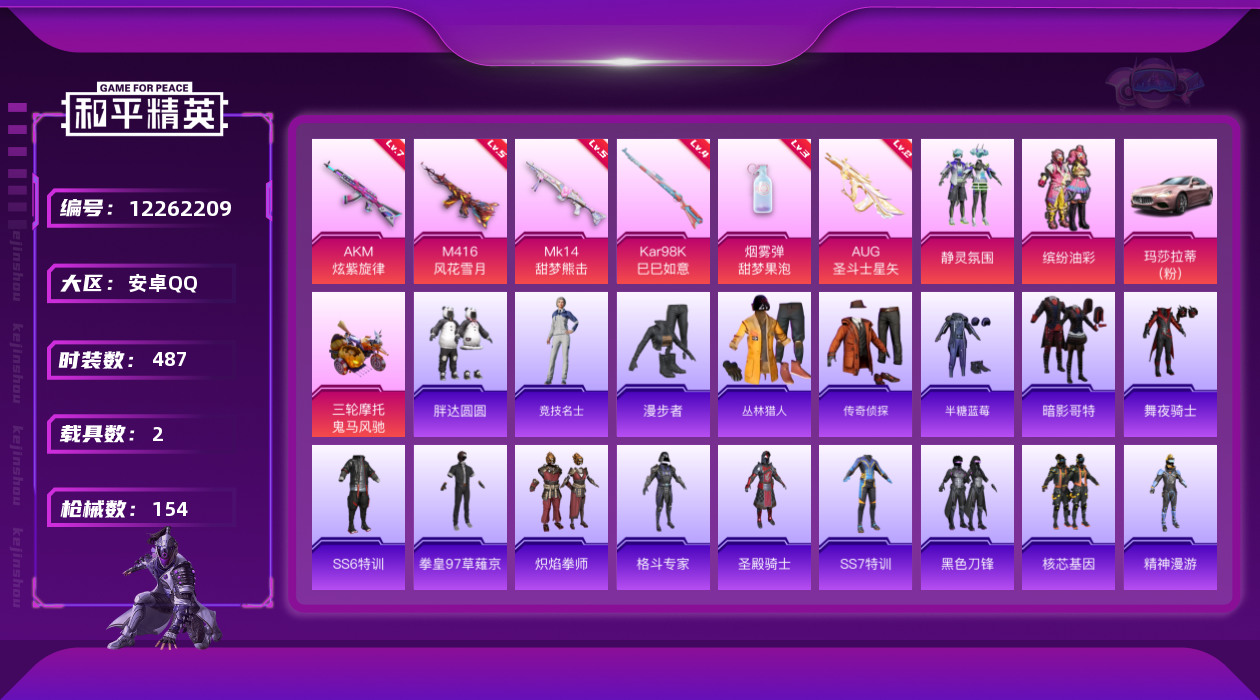1260x700 pixels.
Task: Choose the 三轮摩托 鬼马风驰 vehicle card
Action: [358, 364]
